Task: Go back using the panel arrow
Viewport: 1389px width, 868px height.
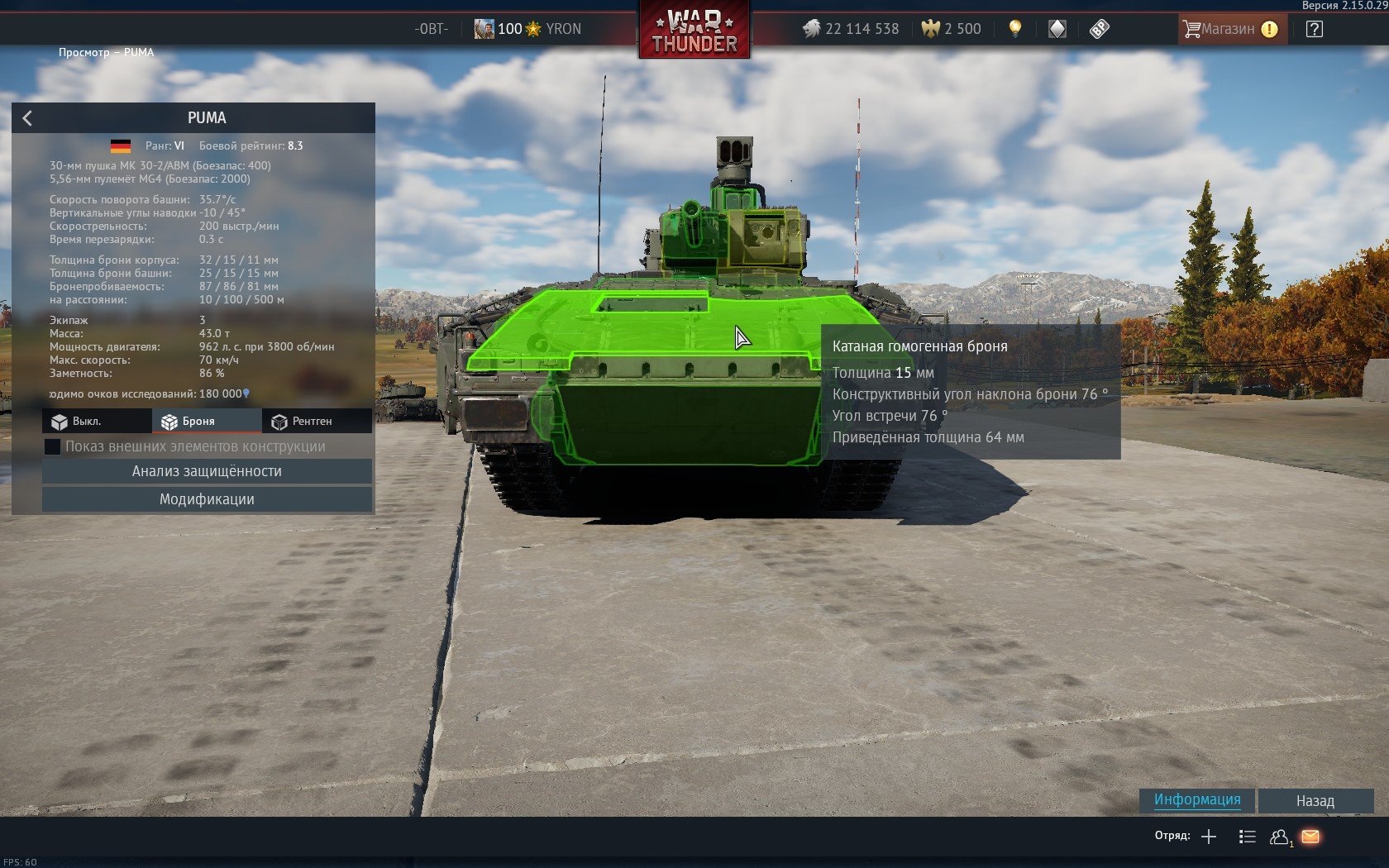Action: coord(27,118)
